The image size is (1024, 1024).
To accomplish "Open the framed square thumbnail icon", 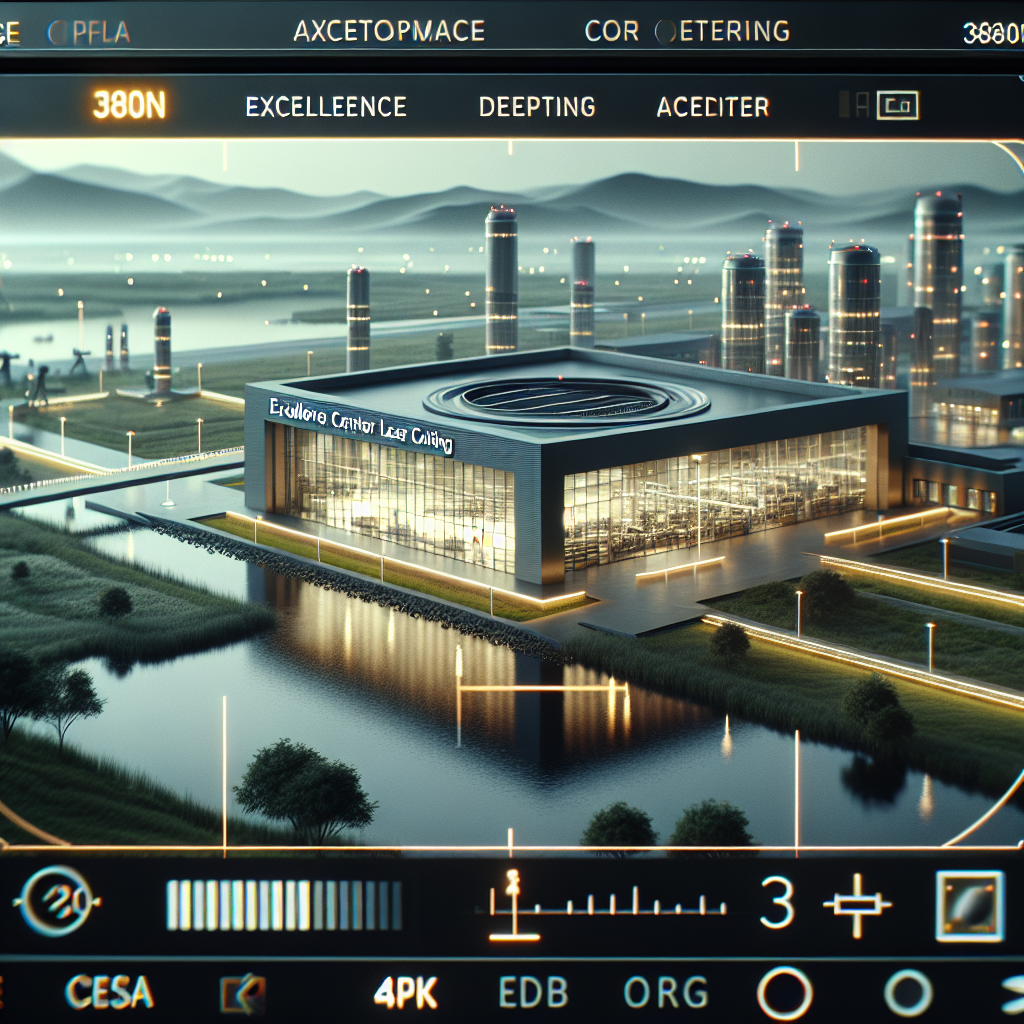I will click(x=969, y=906).
